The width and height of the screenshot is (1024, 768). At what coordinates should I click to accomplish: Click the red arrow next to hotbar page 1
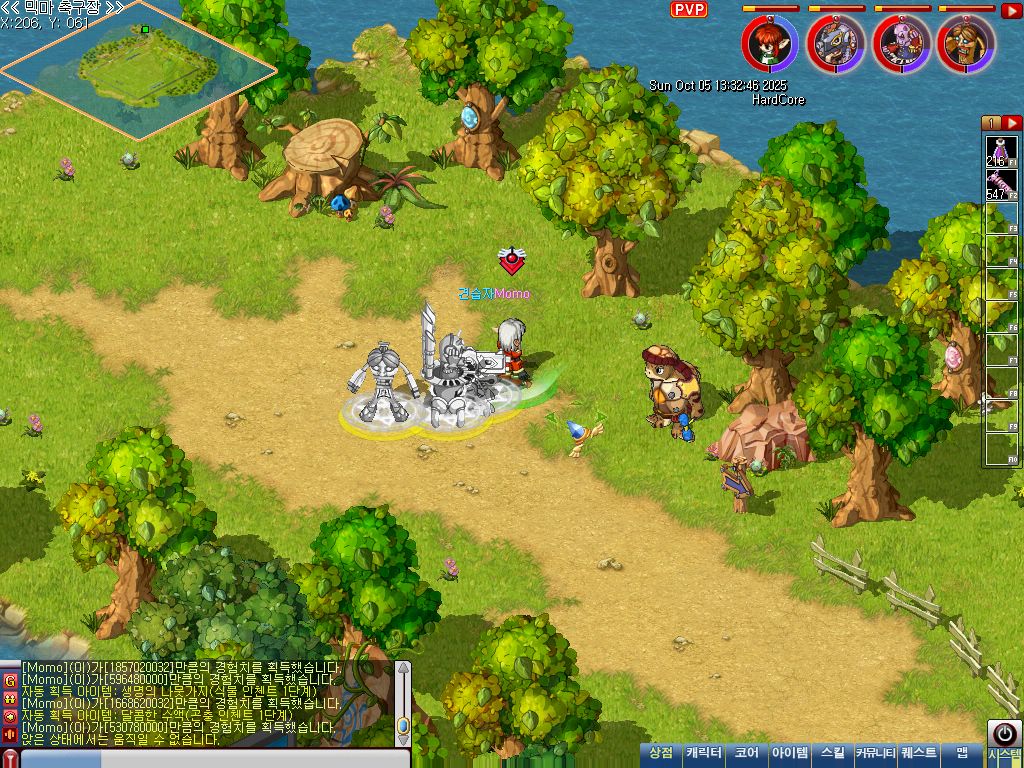pyautogui.click(x=1012, y=123)
